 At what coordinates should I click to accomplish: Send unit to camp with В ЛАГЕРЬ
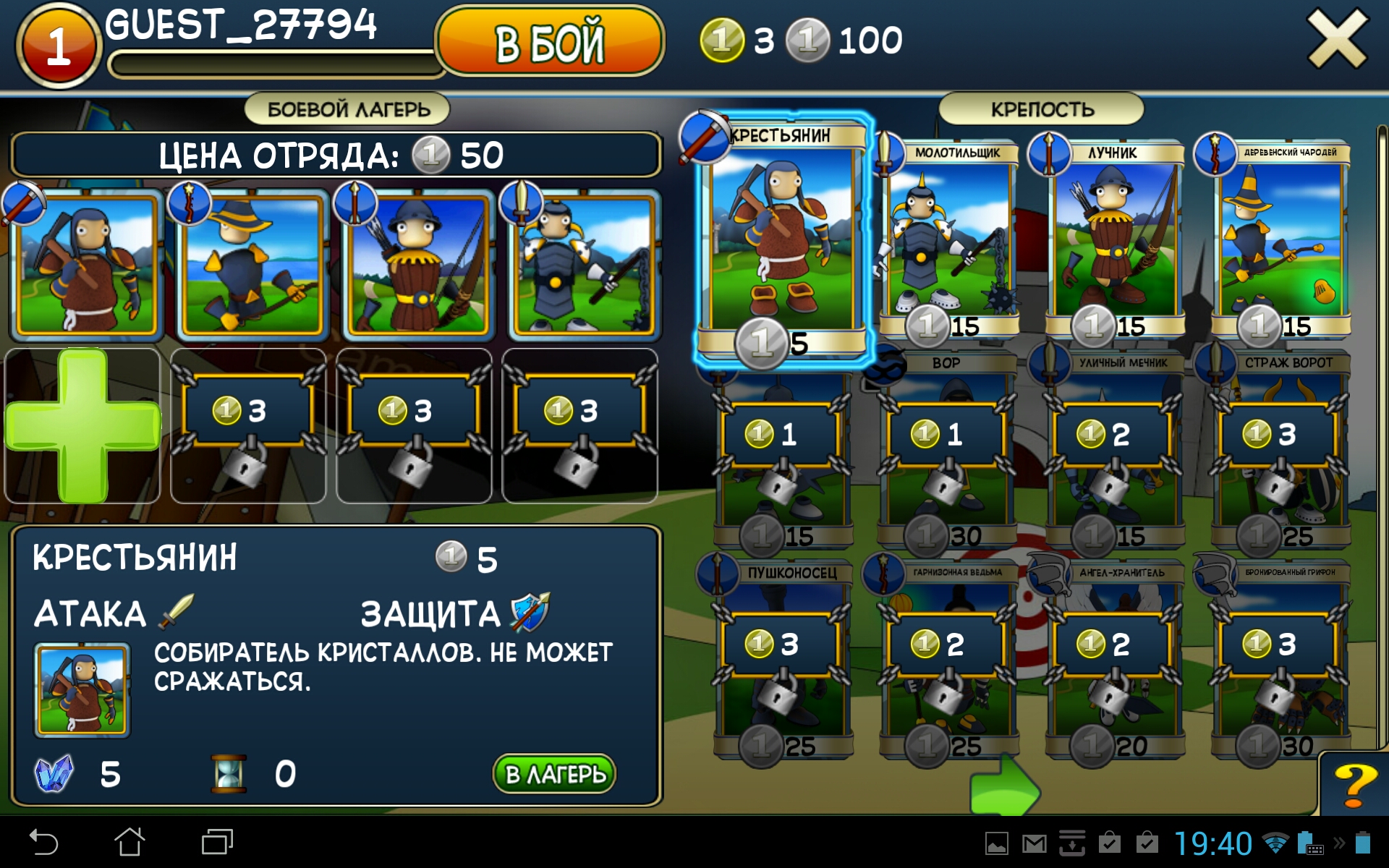[554, 774]
